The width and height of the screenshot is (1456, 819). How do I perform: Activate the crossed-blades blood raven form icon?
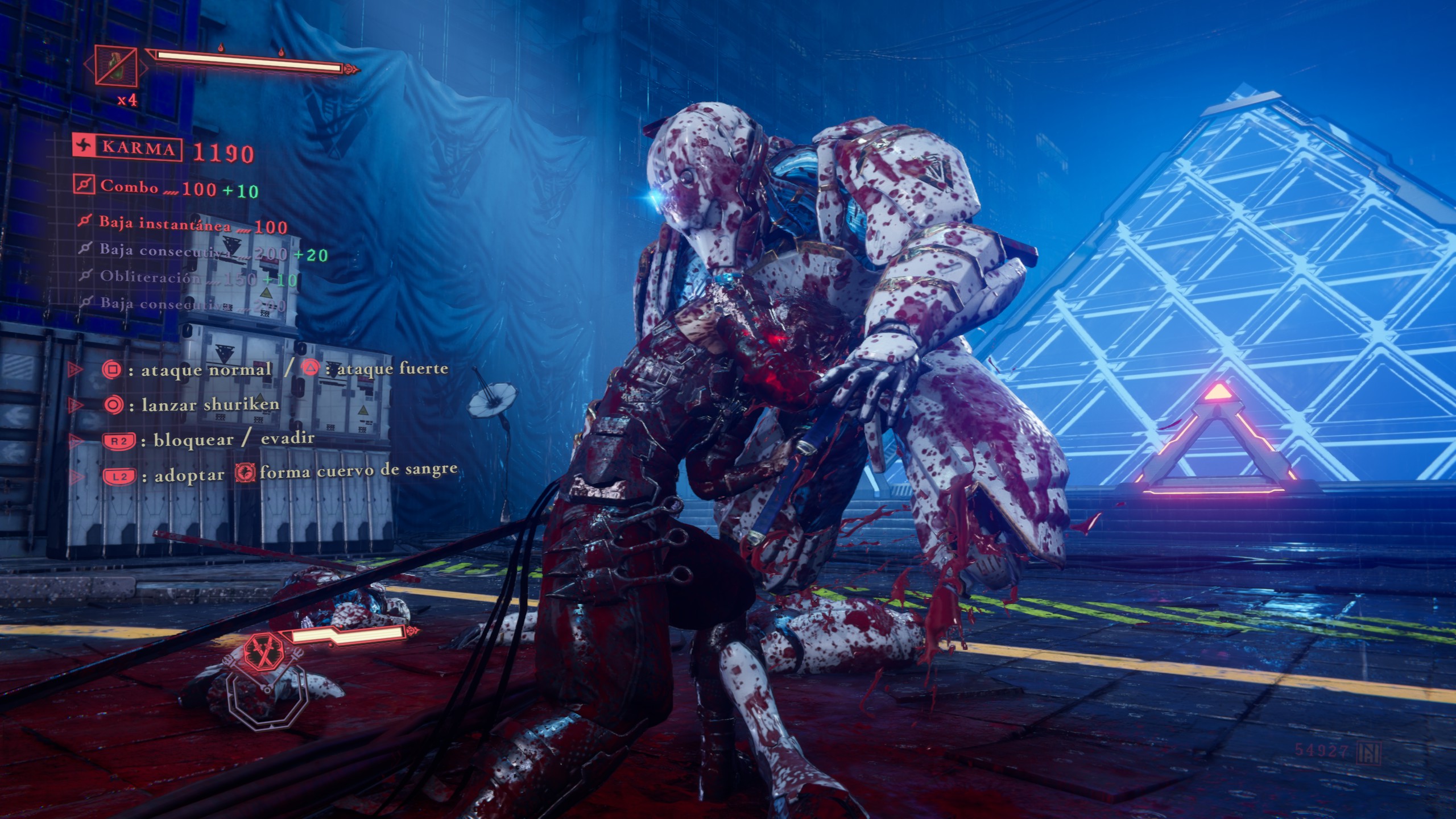tap(264, 651)
